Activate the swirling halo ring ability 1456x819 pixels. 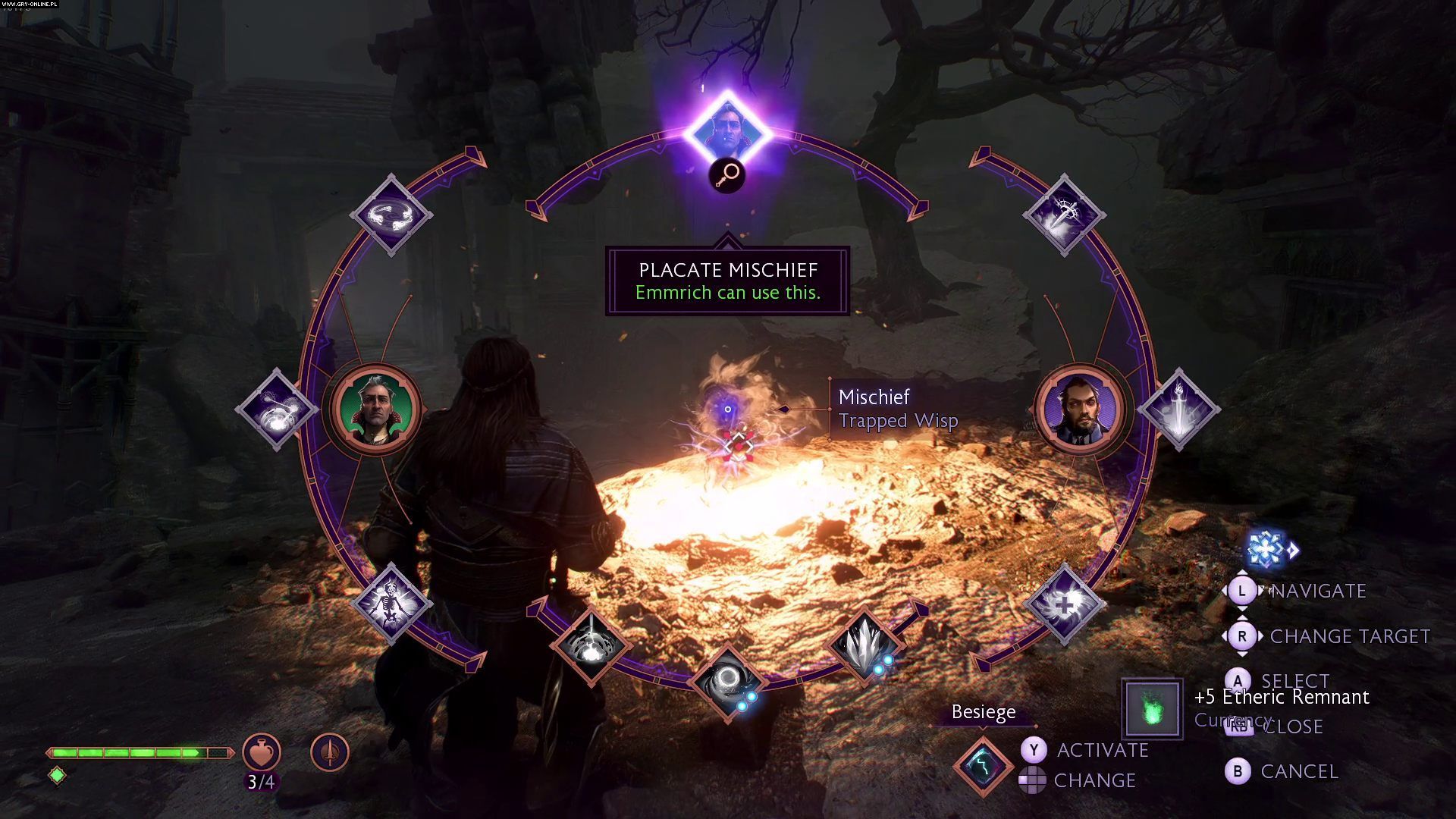click(x=391, y=215)
